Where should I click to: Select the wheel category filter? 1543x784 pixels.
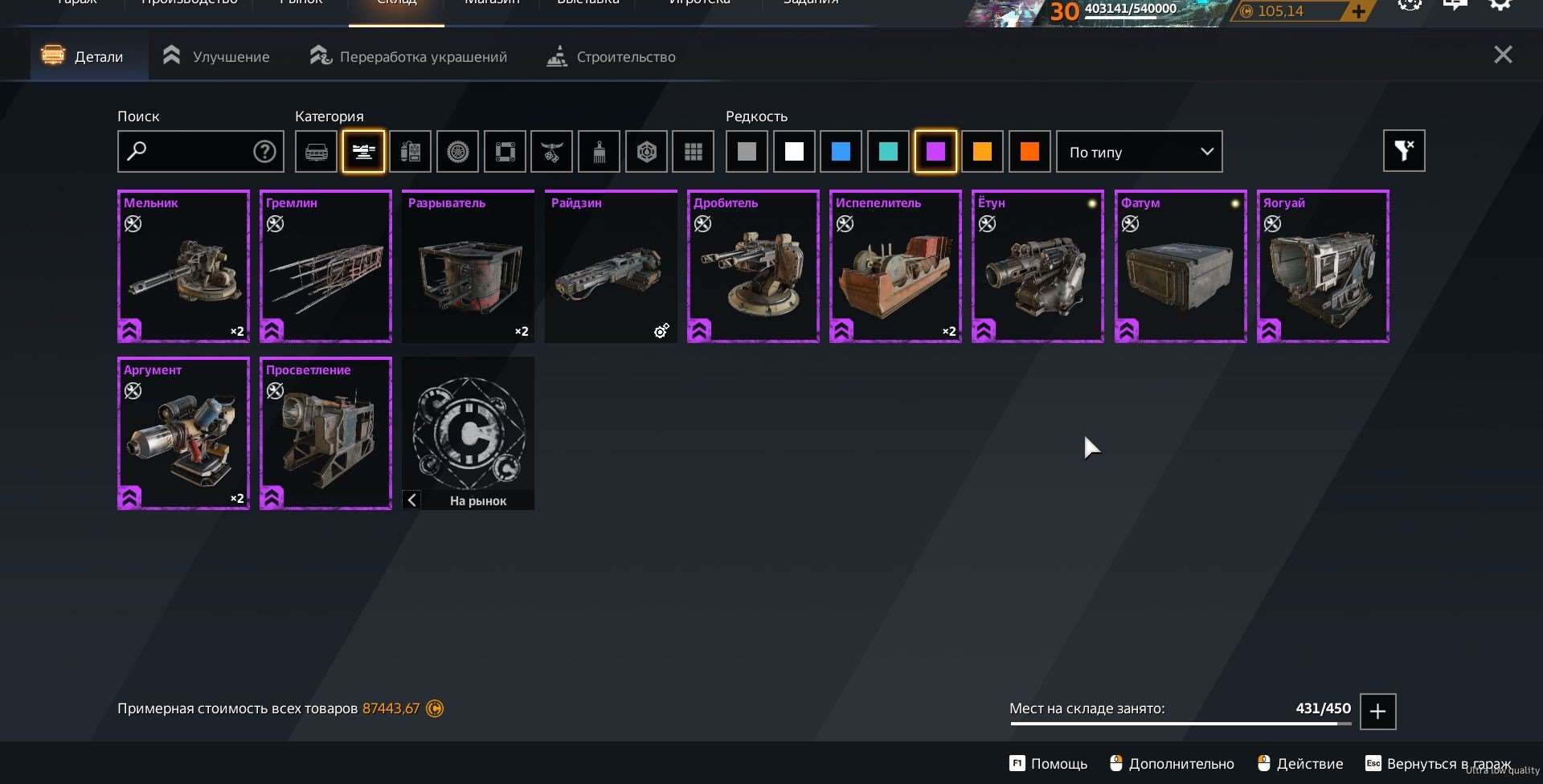point(457,151)
